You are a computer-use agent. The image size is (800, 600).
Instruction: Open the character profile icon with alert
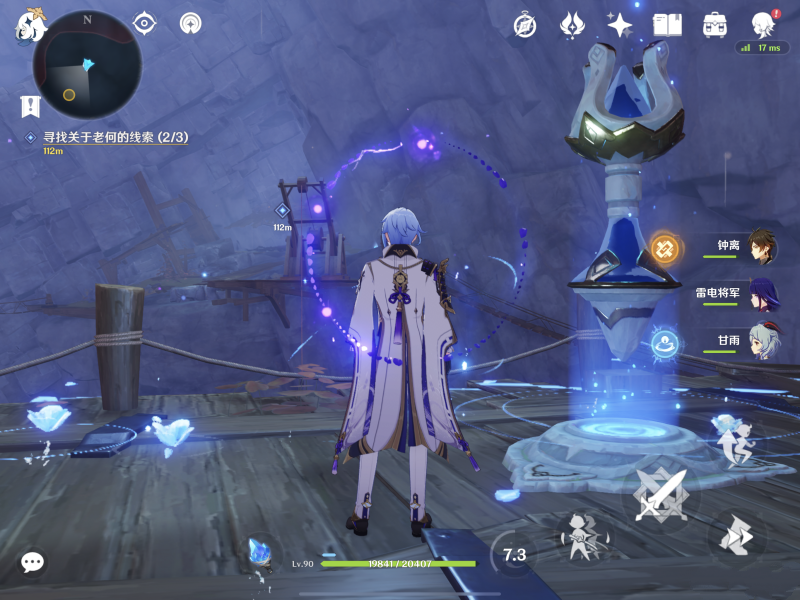[x=764, y=24]
